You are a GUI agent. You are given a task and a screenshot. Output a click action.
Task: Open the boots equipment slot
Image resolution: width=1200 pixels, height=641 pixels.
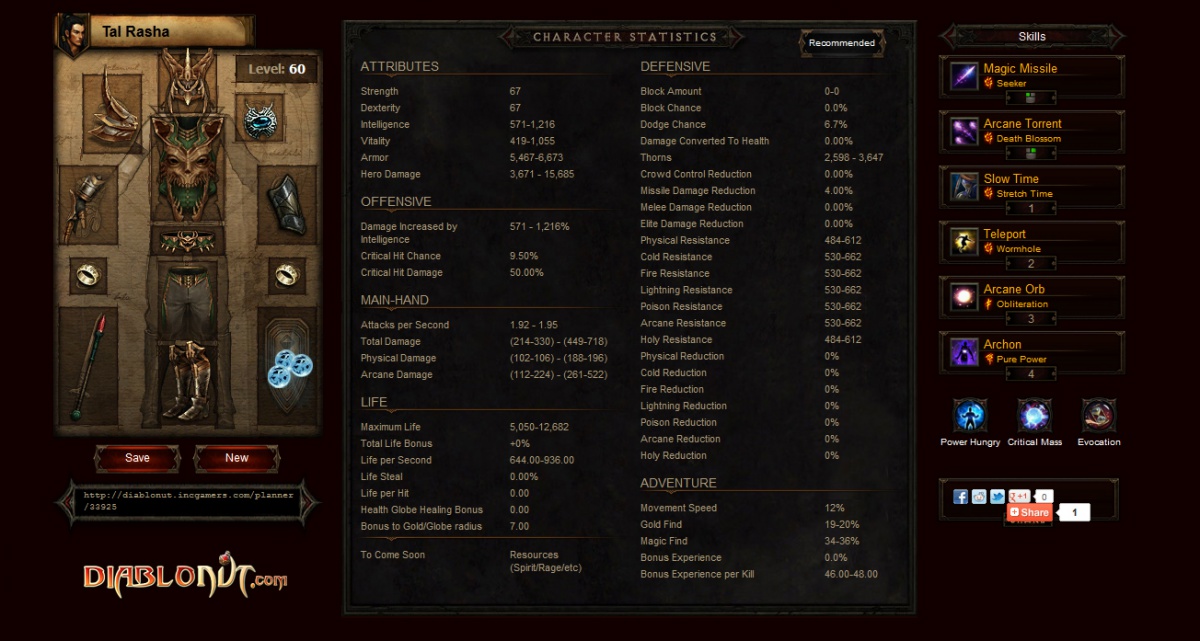188,380
